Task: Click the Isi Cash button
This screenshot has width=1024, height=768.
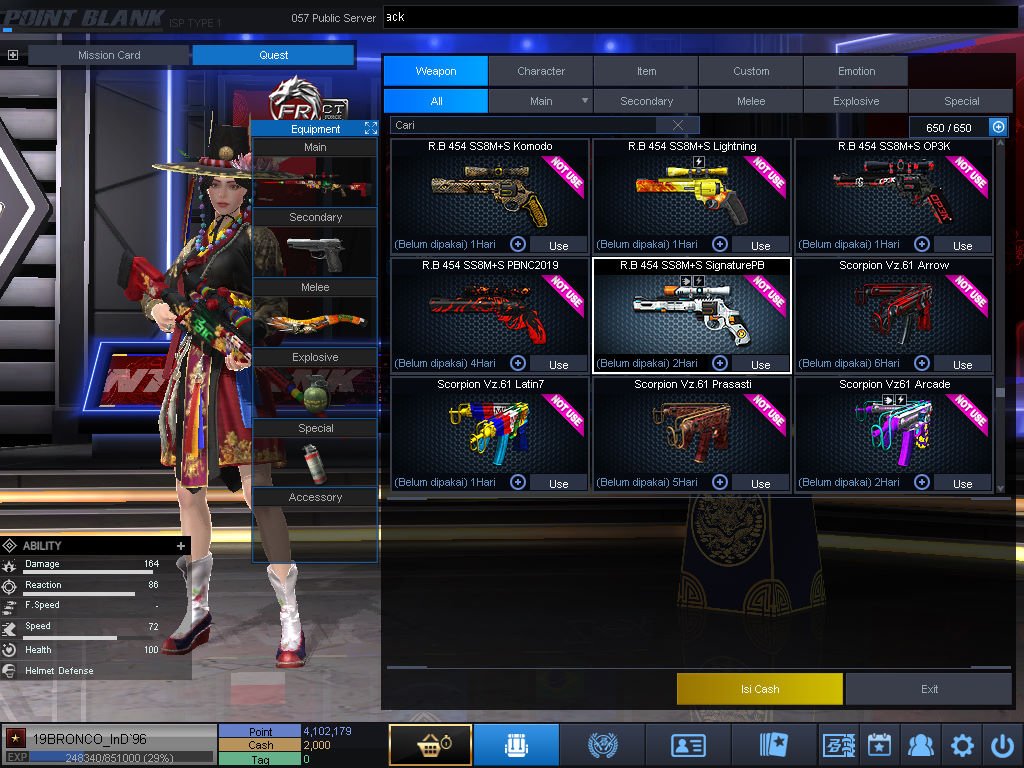Action: coord(760,689)
